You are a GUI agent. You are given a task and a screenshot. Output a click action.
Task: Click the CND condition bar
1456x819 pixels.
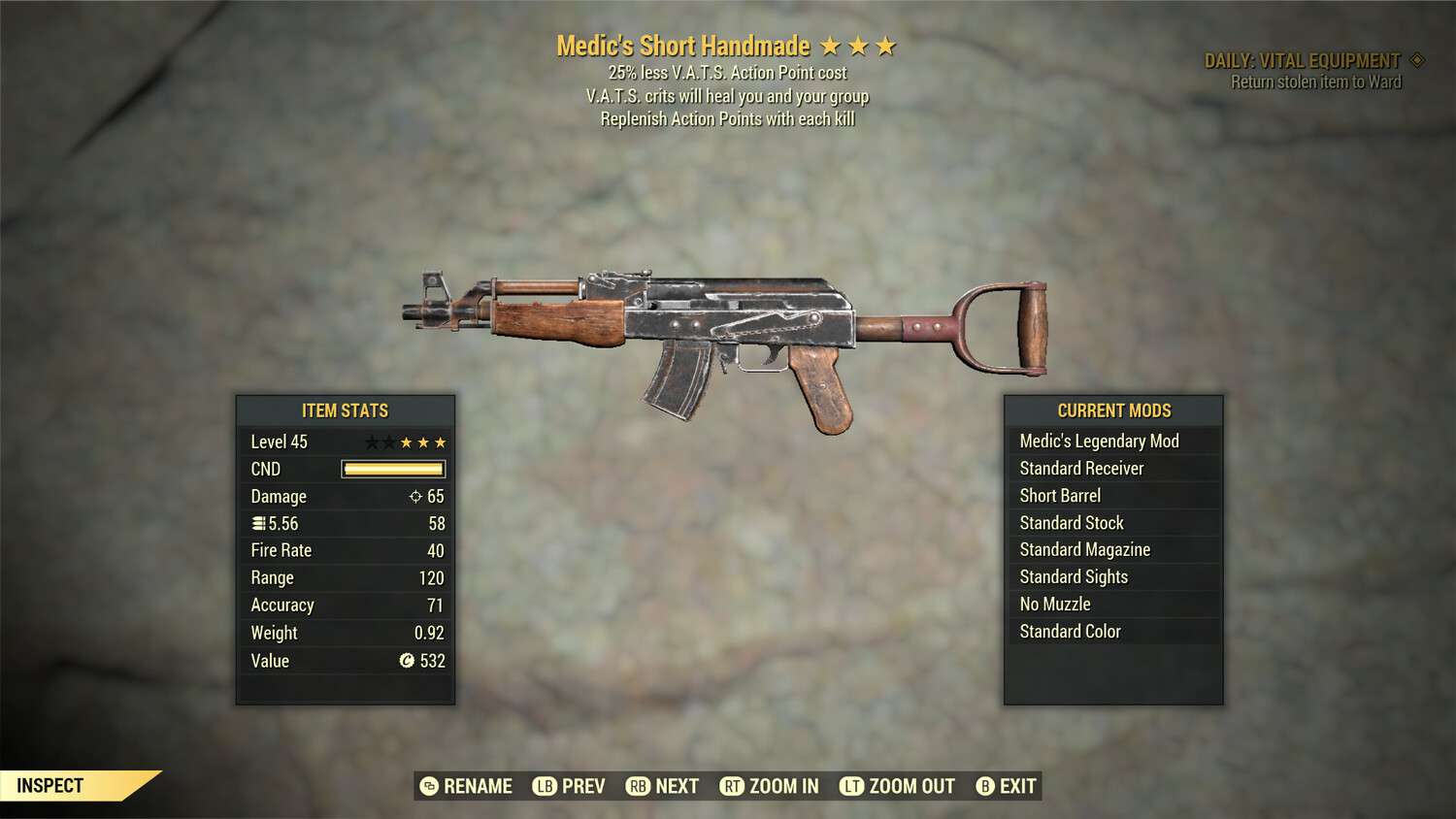(392, 469)
